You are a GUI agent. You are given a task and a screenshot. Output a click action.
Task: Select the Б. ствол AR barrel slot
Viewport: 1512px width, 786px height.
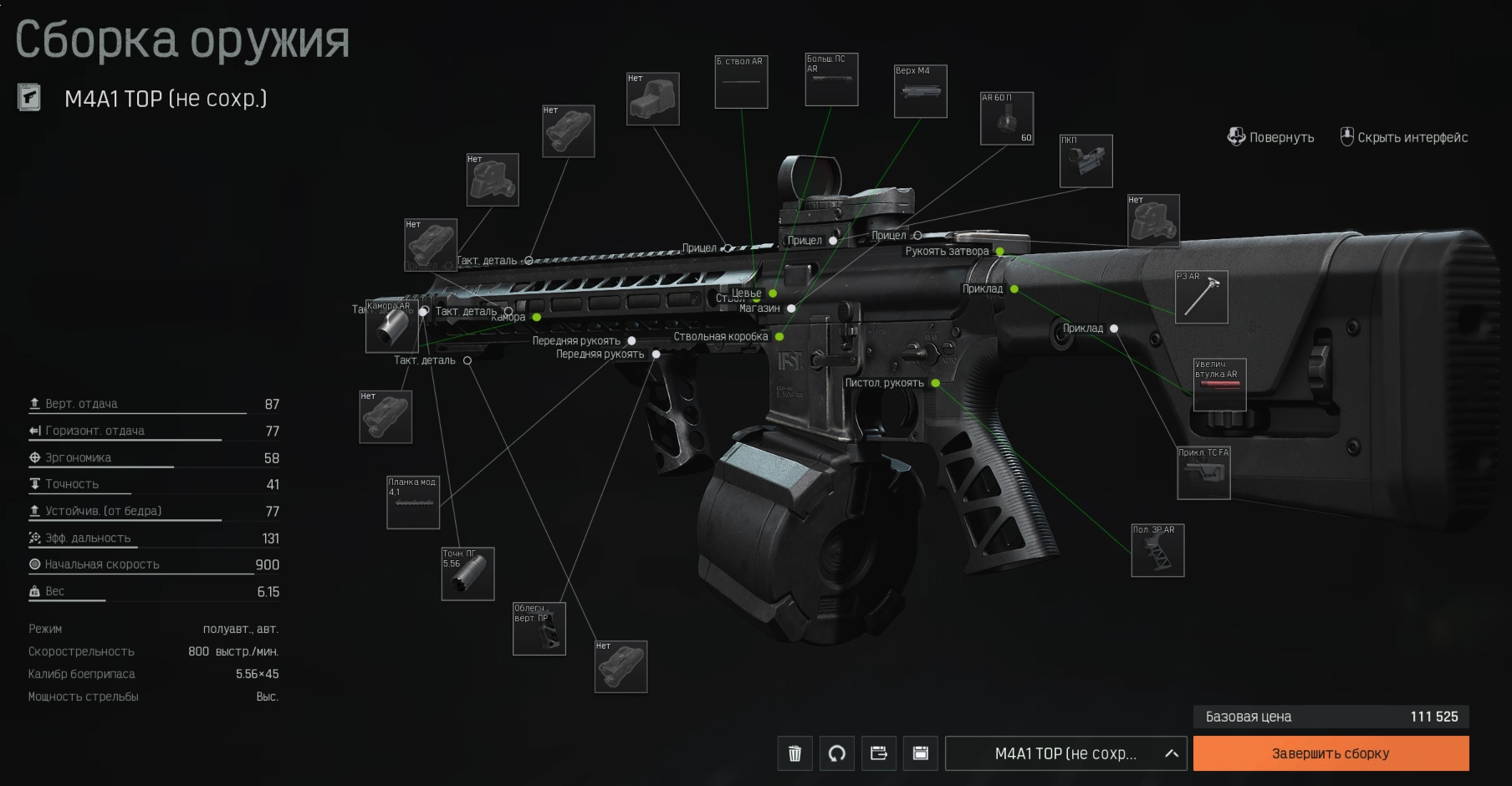[x=741, y=82]
